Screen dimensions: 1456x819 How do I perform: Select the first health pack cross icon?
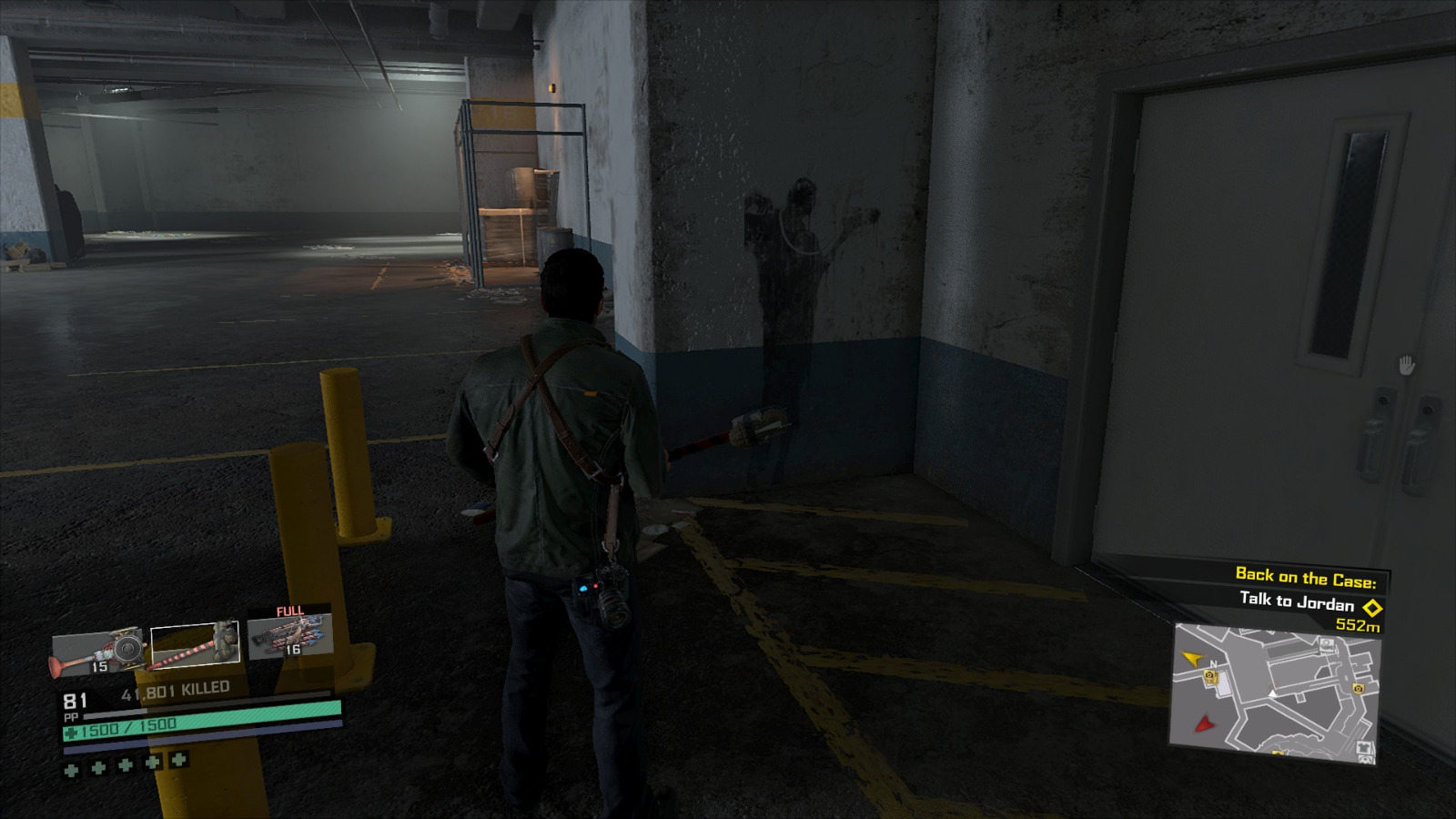click(x=72, y=770)
